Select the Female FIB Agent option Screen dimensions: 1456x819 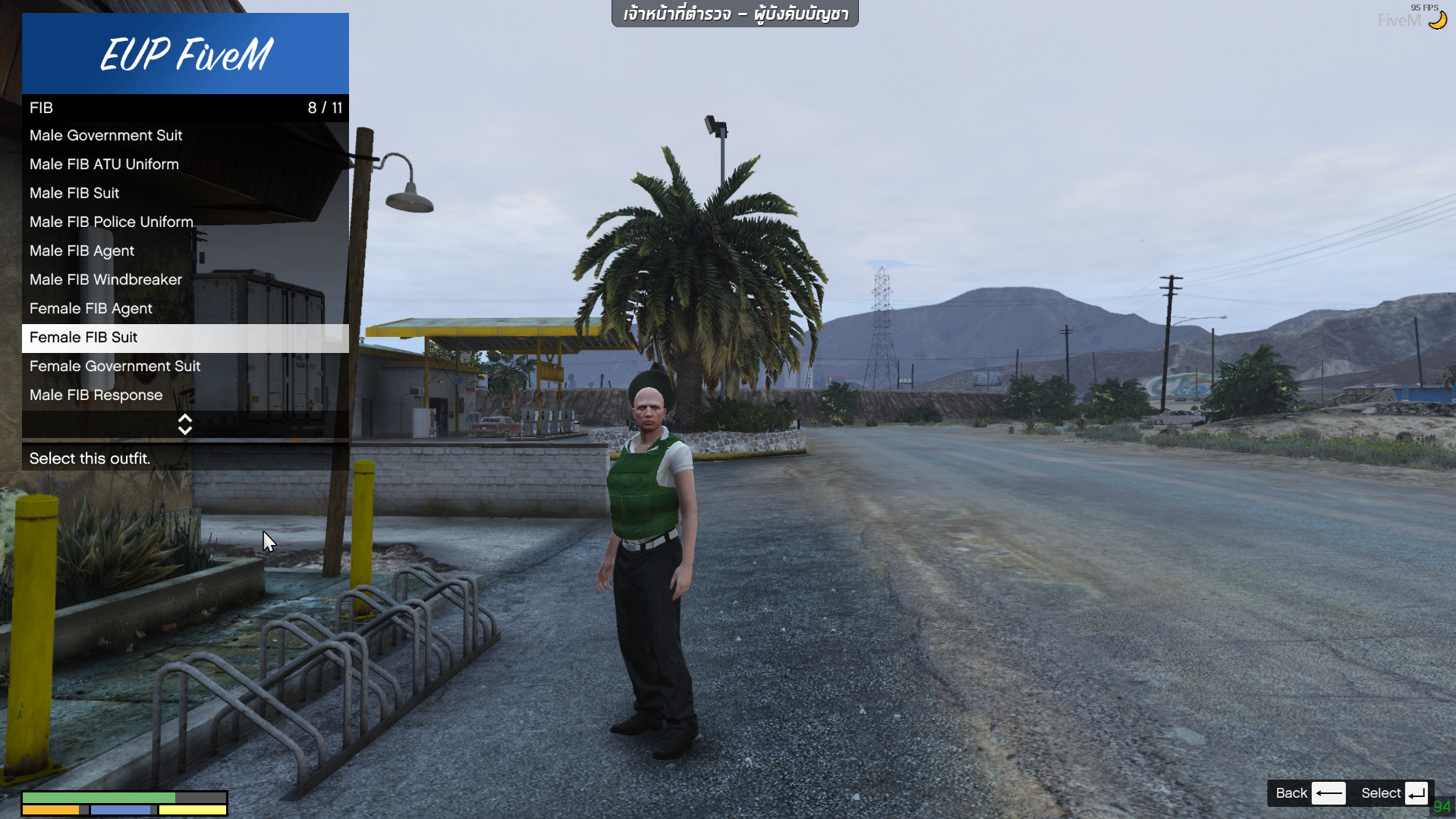(90, 308)
